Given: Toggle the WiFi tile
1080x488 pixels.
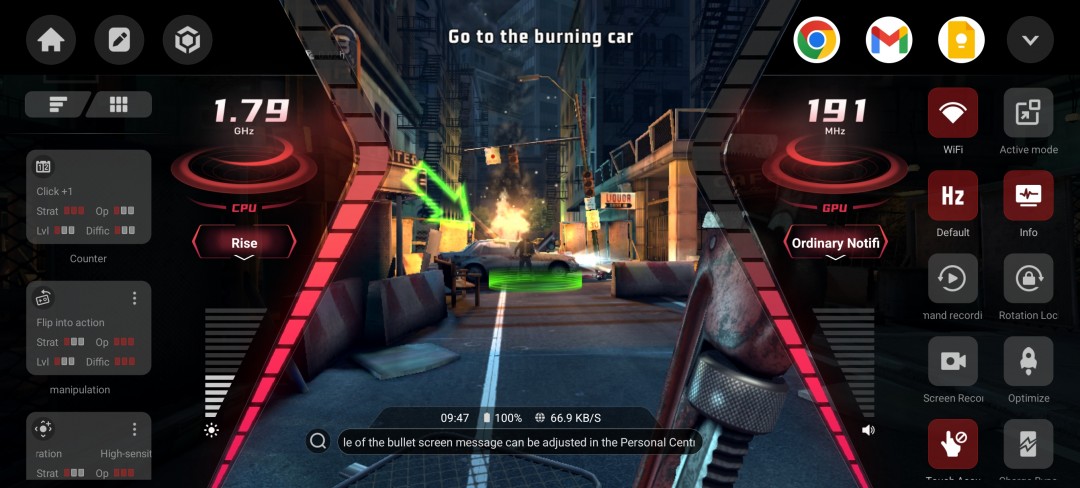Looking at the screenshot, I should click(952, 113).
